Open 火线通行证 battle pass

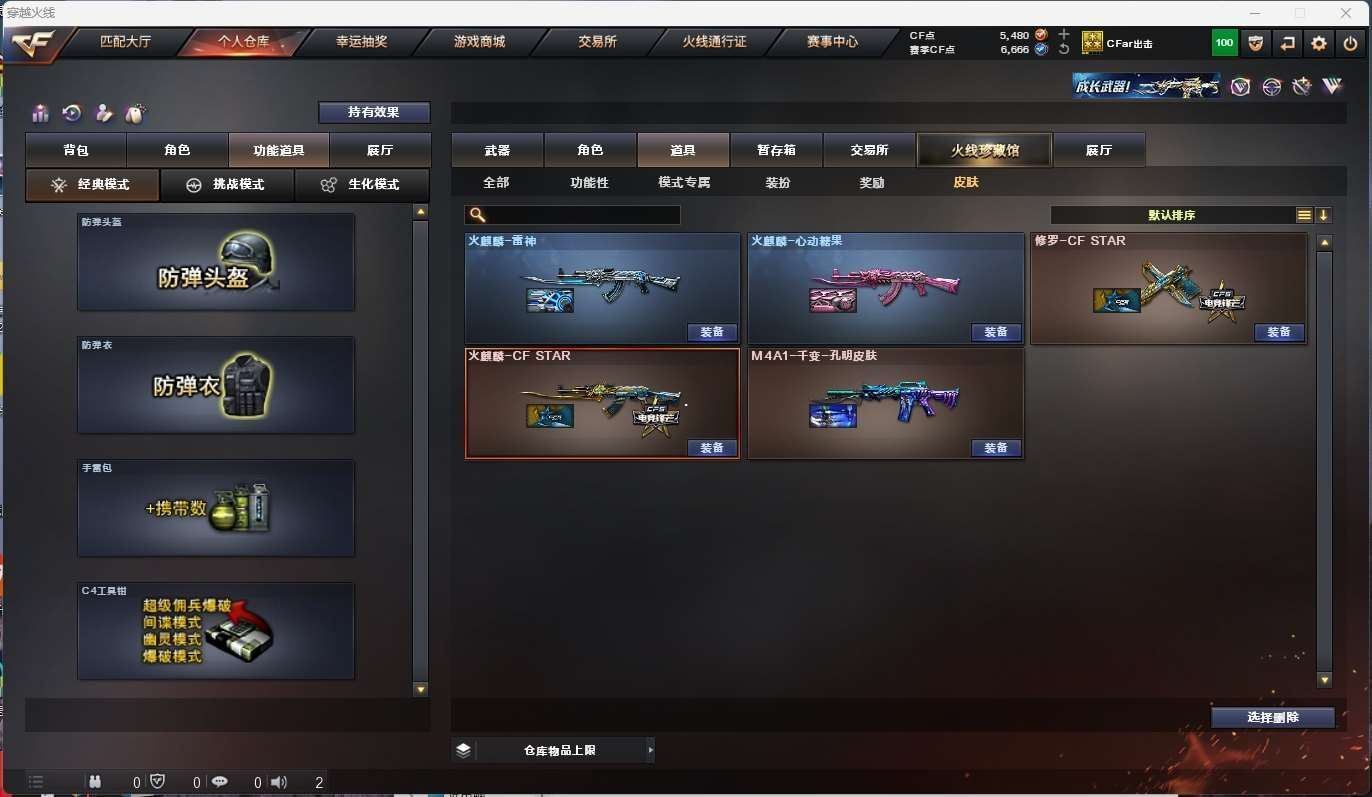[714, 42]
